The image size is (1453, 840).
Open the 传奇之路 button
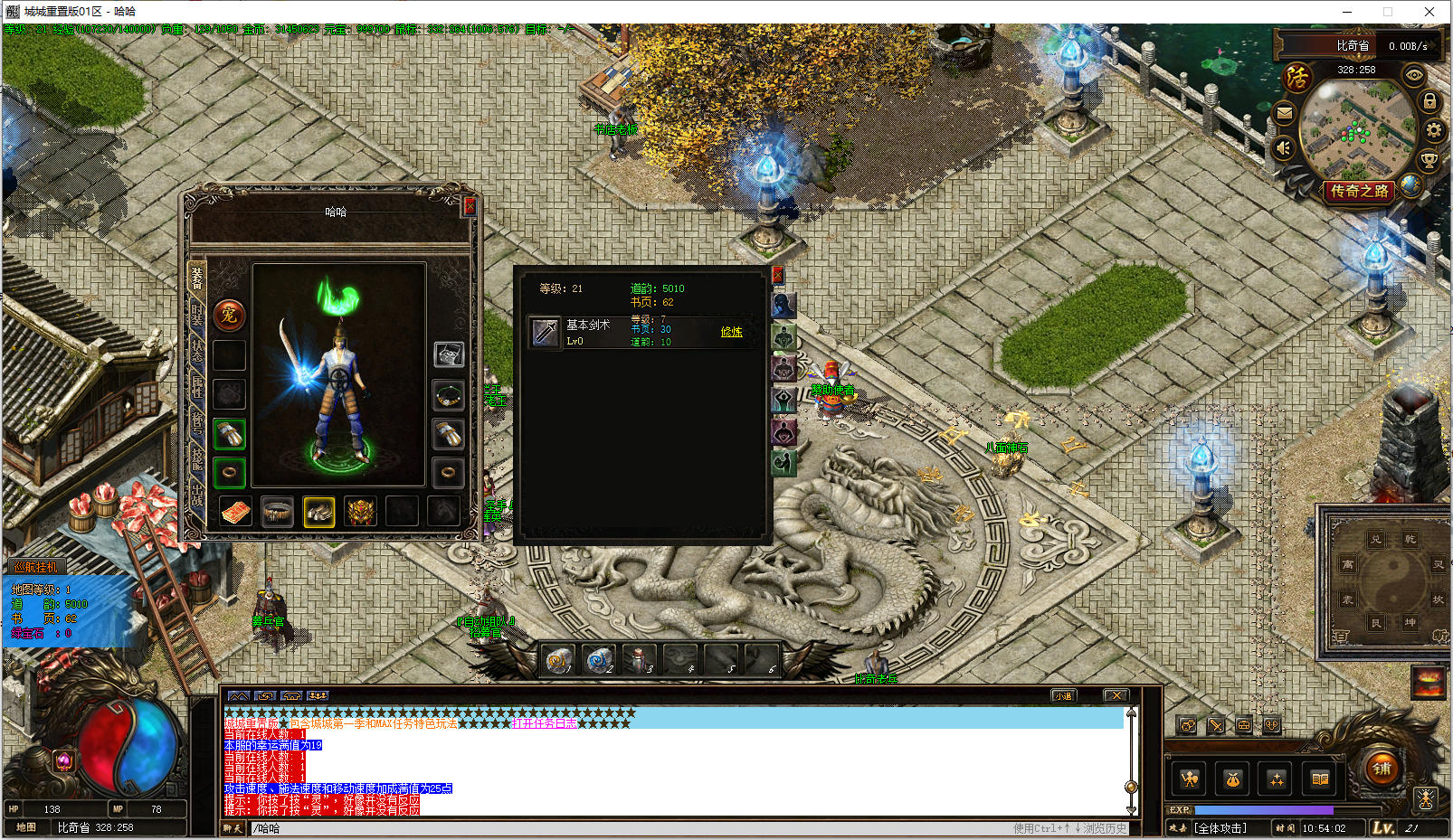pyautogui.click(x=1359, y=191)
